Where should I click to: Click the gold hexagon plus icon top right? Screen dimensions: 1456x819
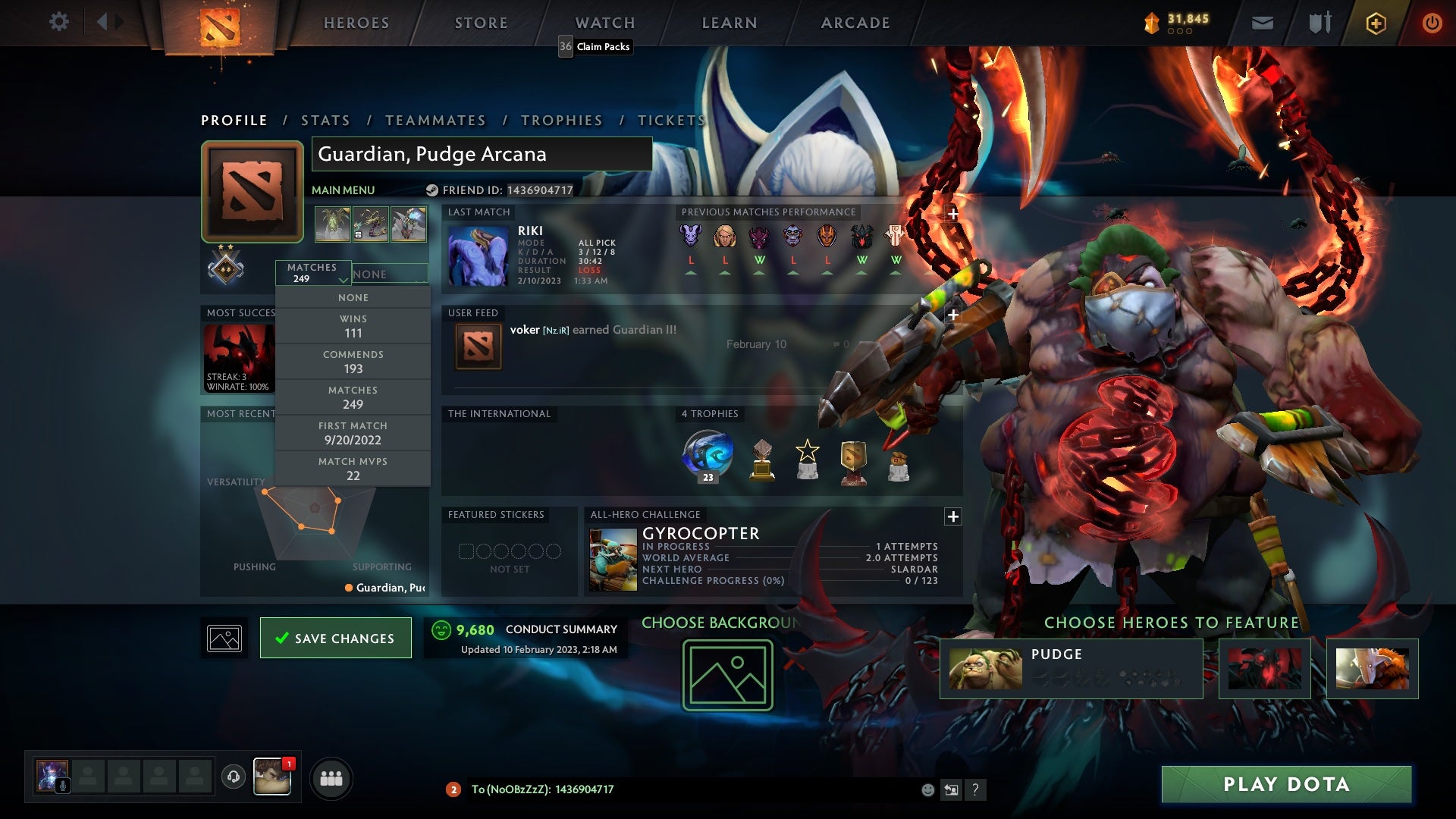[1376, 23]
